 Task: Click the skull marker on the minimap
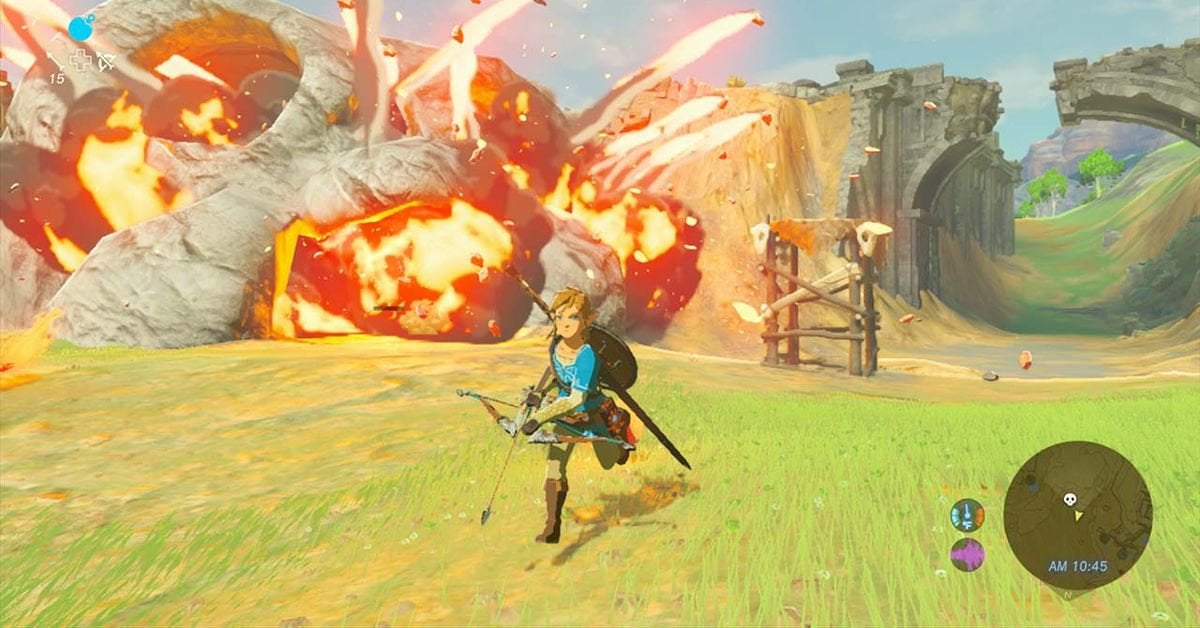coord(1068,498)
